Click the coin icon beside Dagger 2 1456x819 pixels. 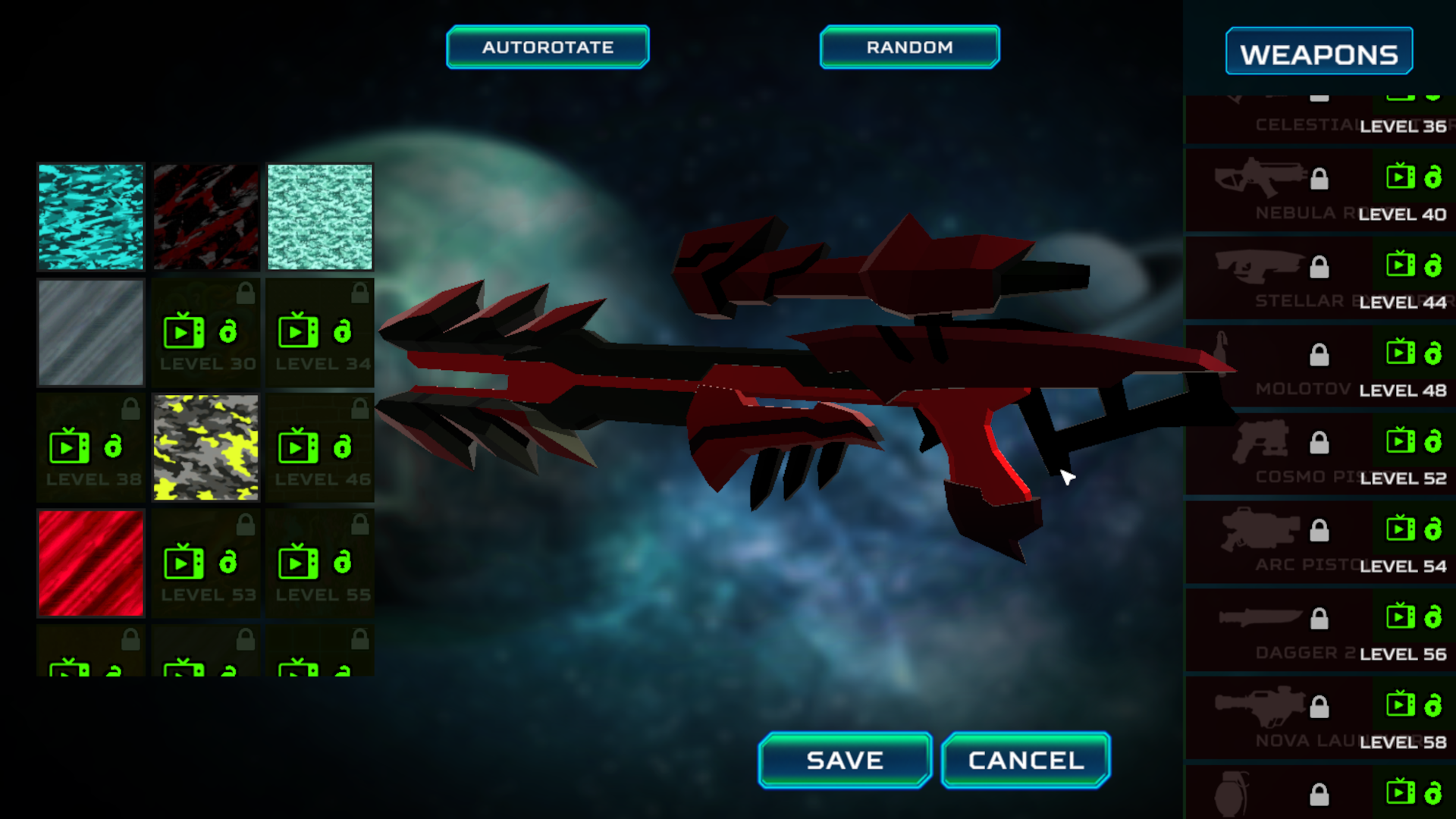tap(1433, 616)
